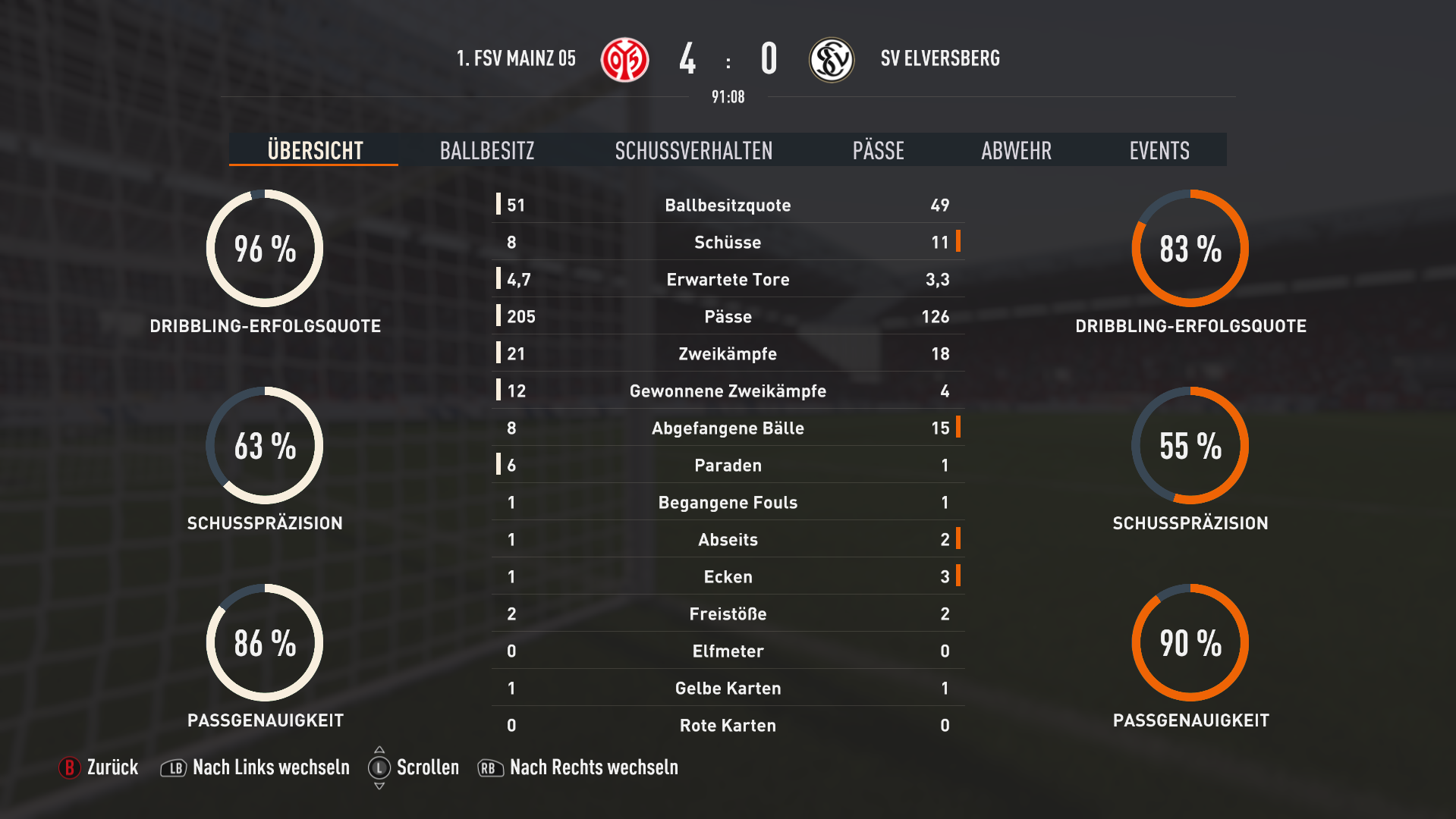Image resolution: width=1456 pixels, height=819 pixels.
Task: Switch to the Ballbesitz tab
Action: click(487, 150)
